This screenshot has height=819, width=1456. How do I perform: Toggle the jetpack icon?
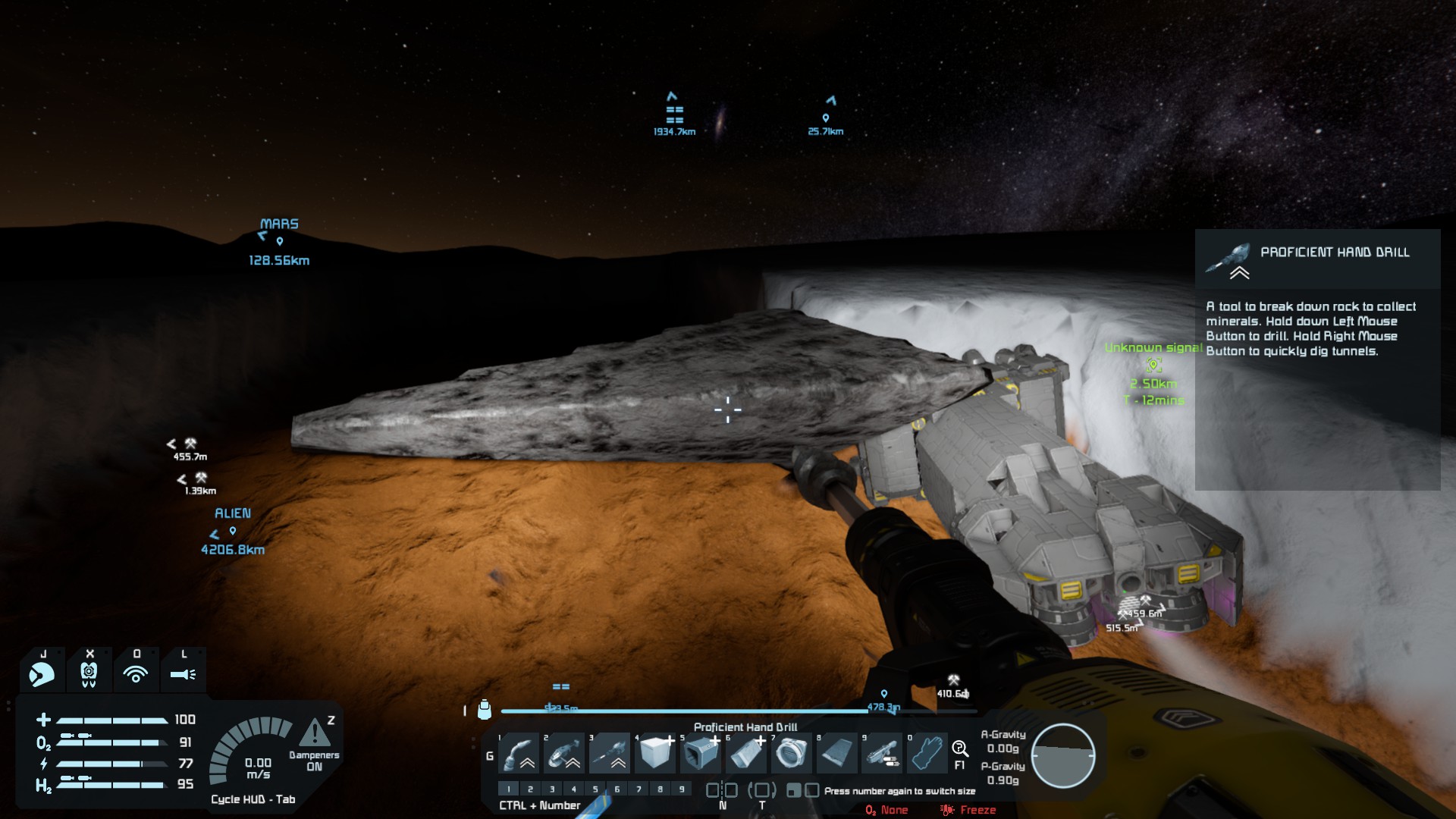tap(89, 673)
